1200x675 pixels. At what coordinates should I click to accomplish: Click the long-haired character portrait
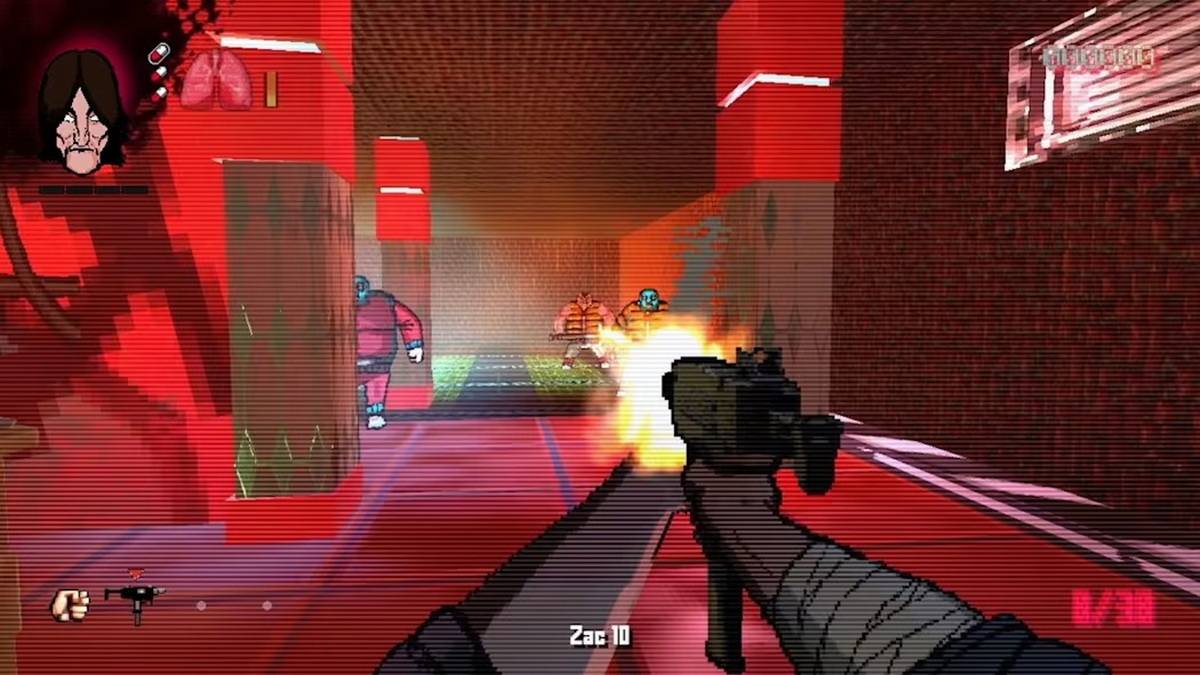[82, 108]
